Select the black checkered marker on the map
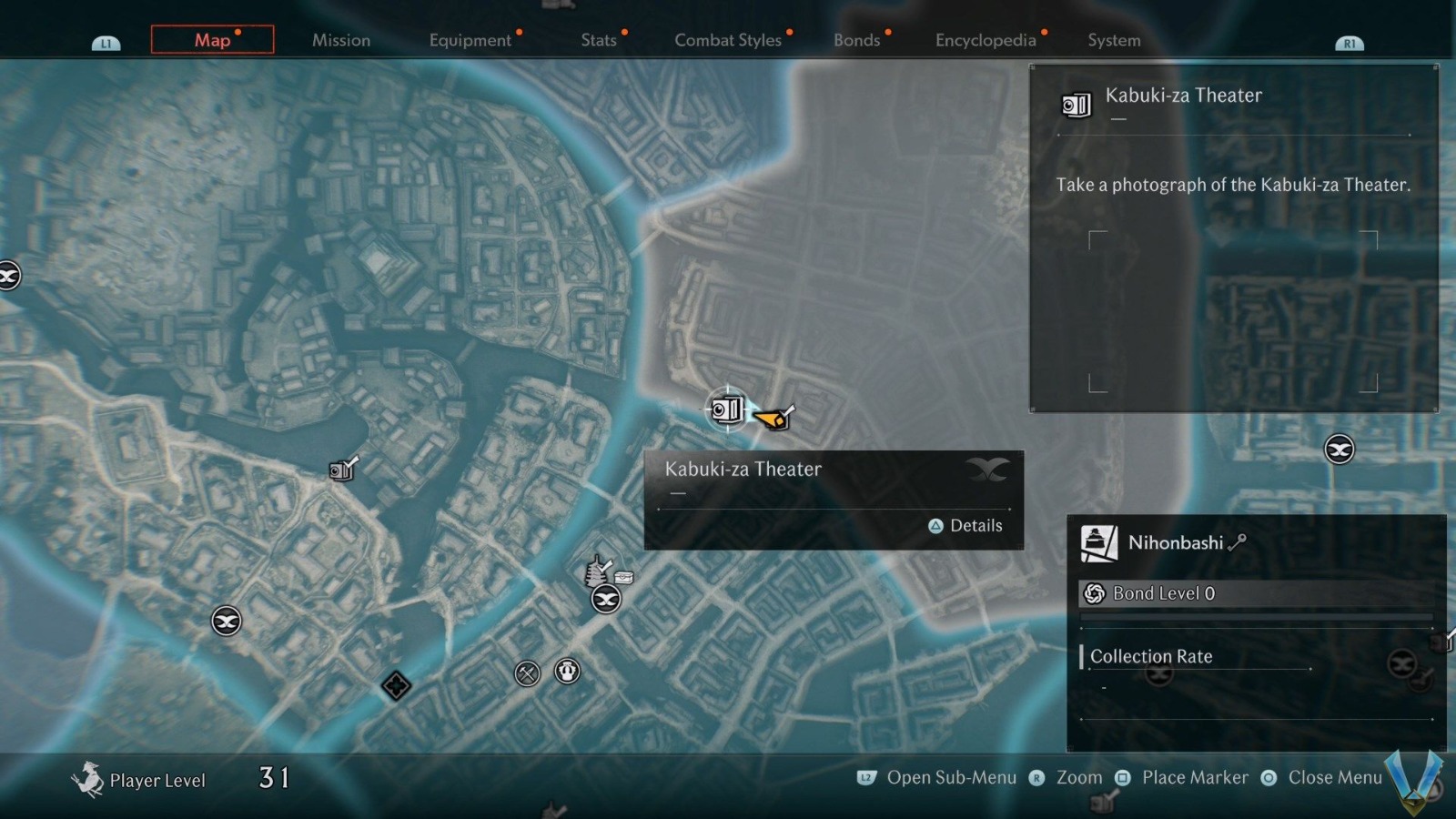This screenshot has height=819, width=1456. (396, 685)
